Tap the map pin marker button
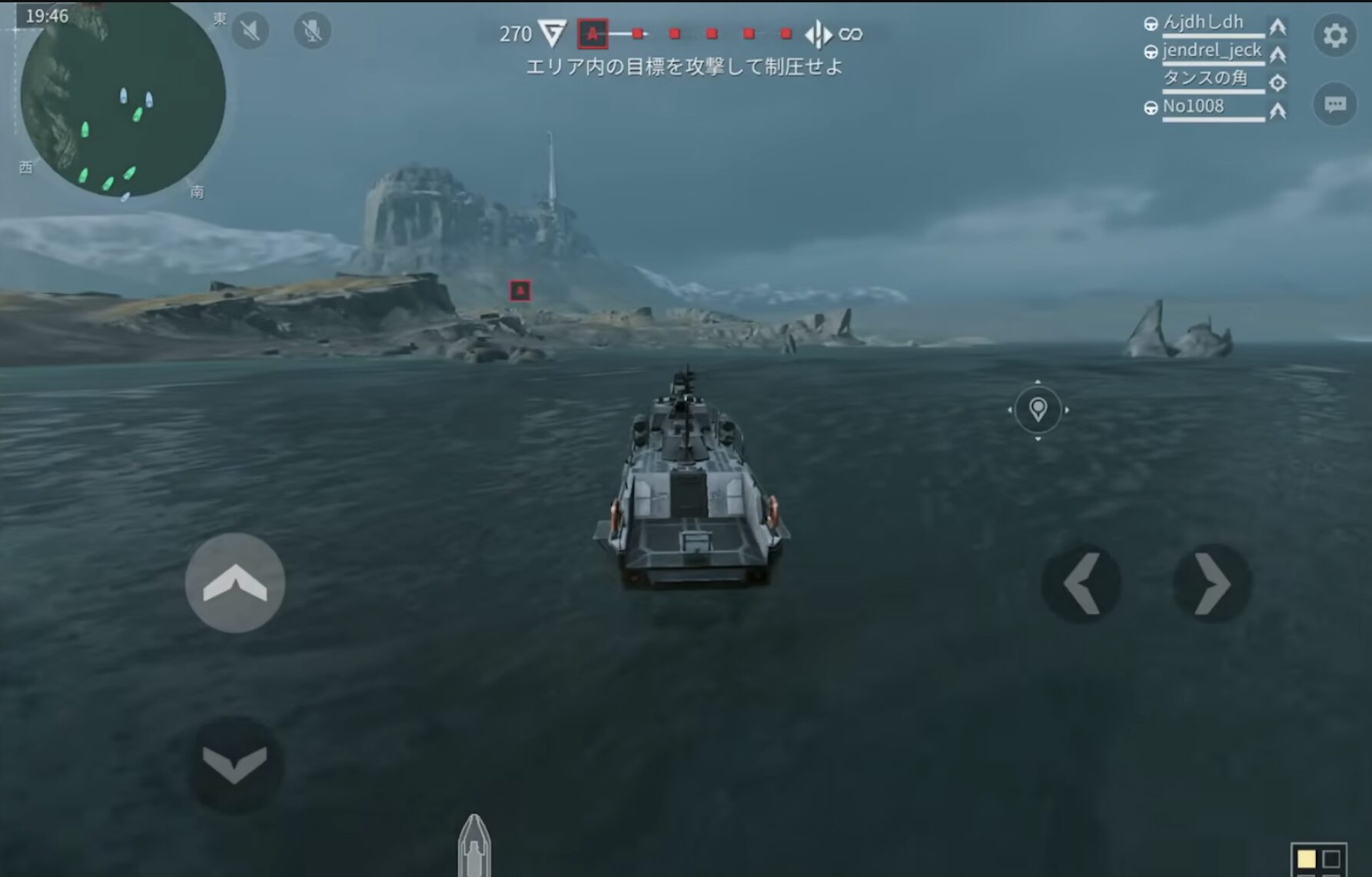 1038,410
